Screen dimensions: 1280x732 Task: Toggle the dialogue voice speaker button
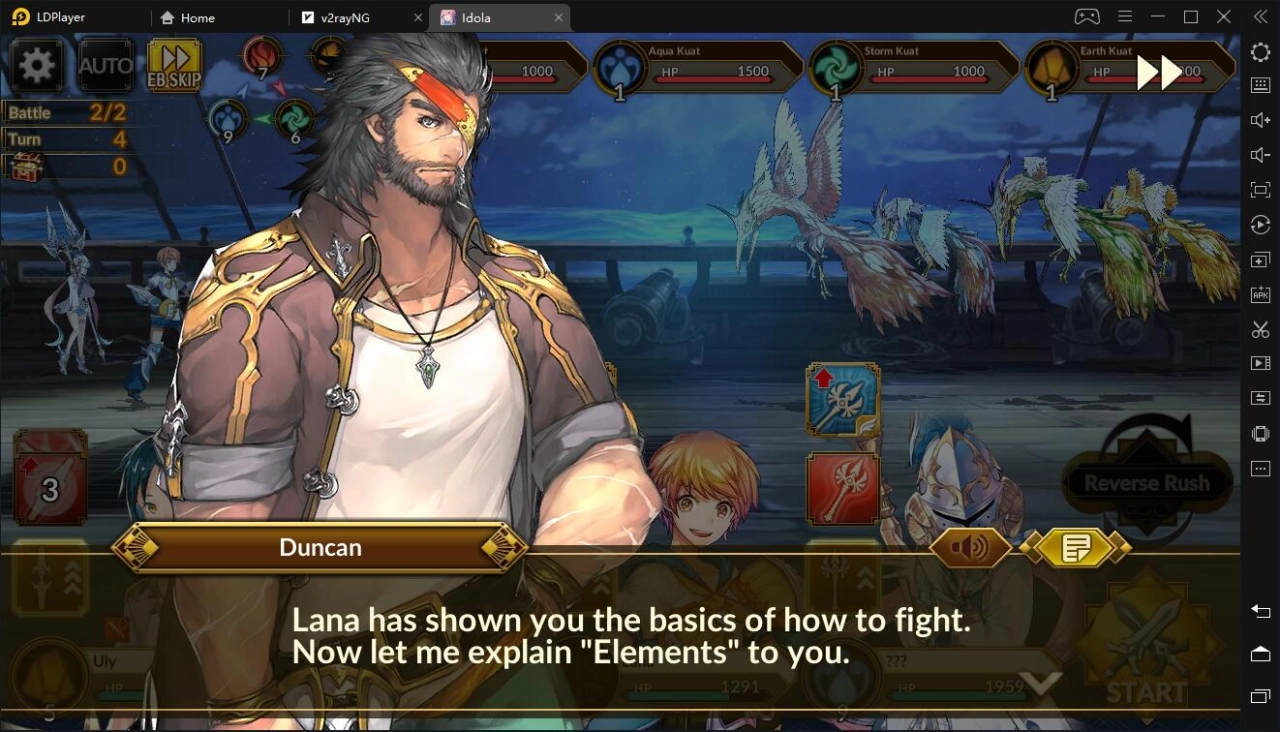970,547
